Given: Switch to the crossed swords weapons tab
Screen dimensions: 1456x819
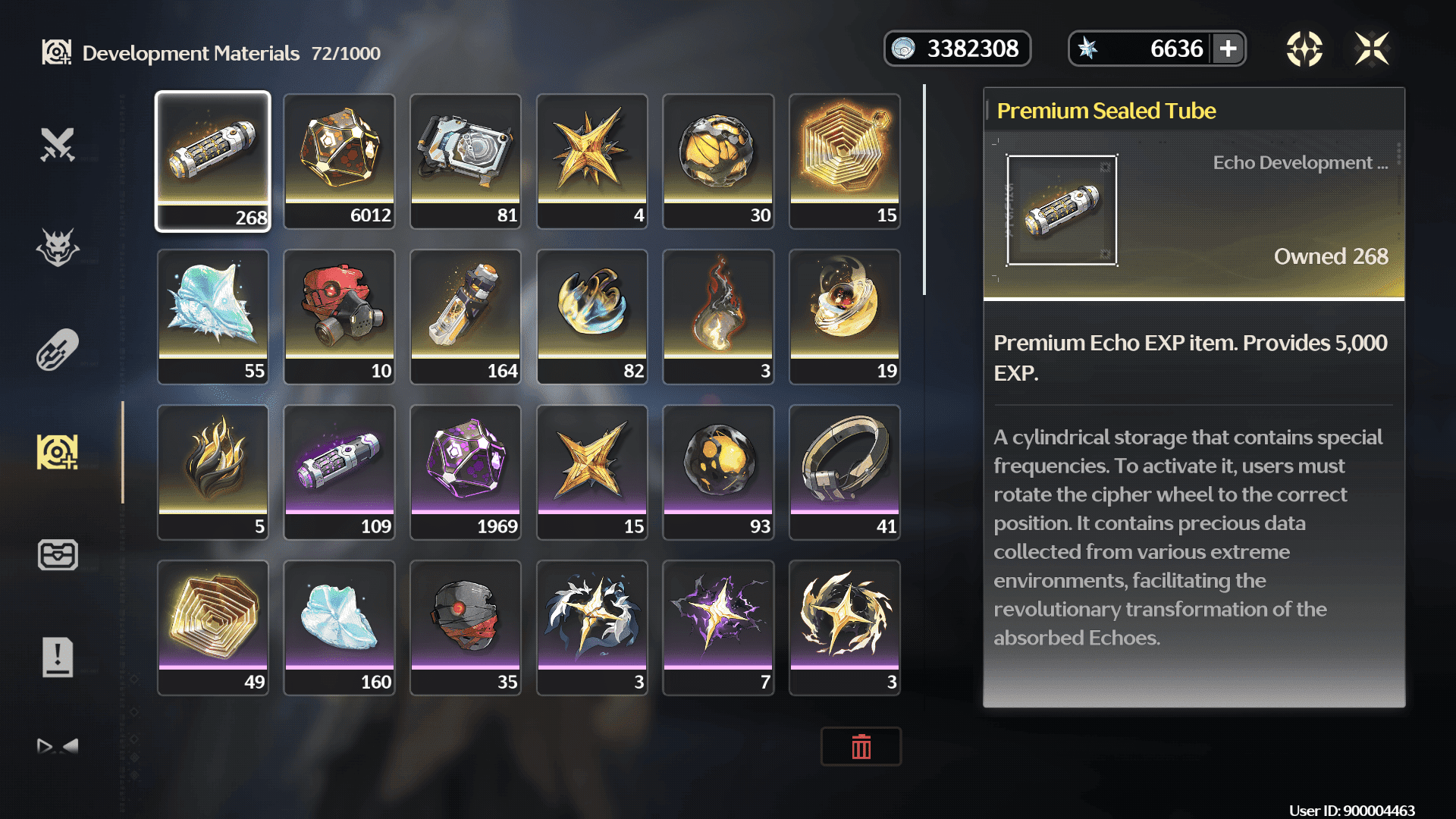Looking at the screenshot, I should point(58,144).
